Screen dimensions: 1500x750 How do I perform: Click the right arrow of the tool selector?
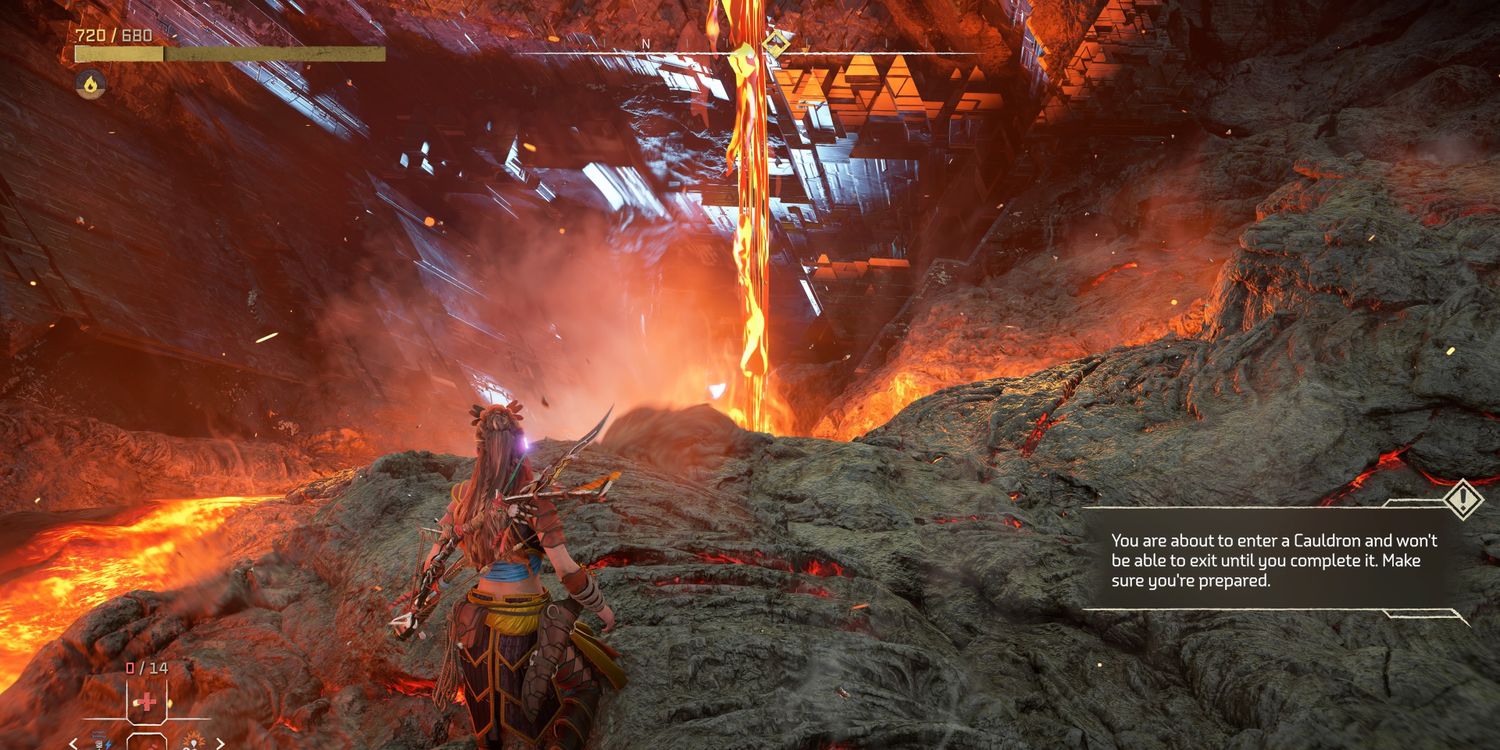click(x=220, y=743)
